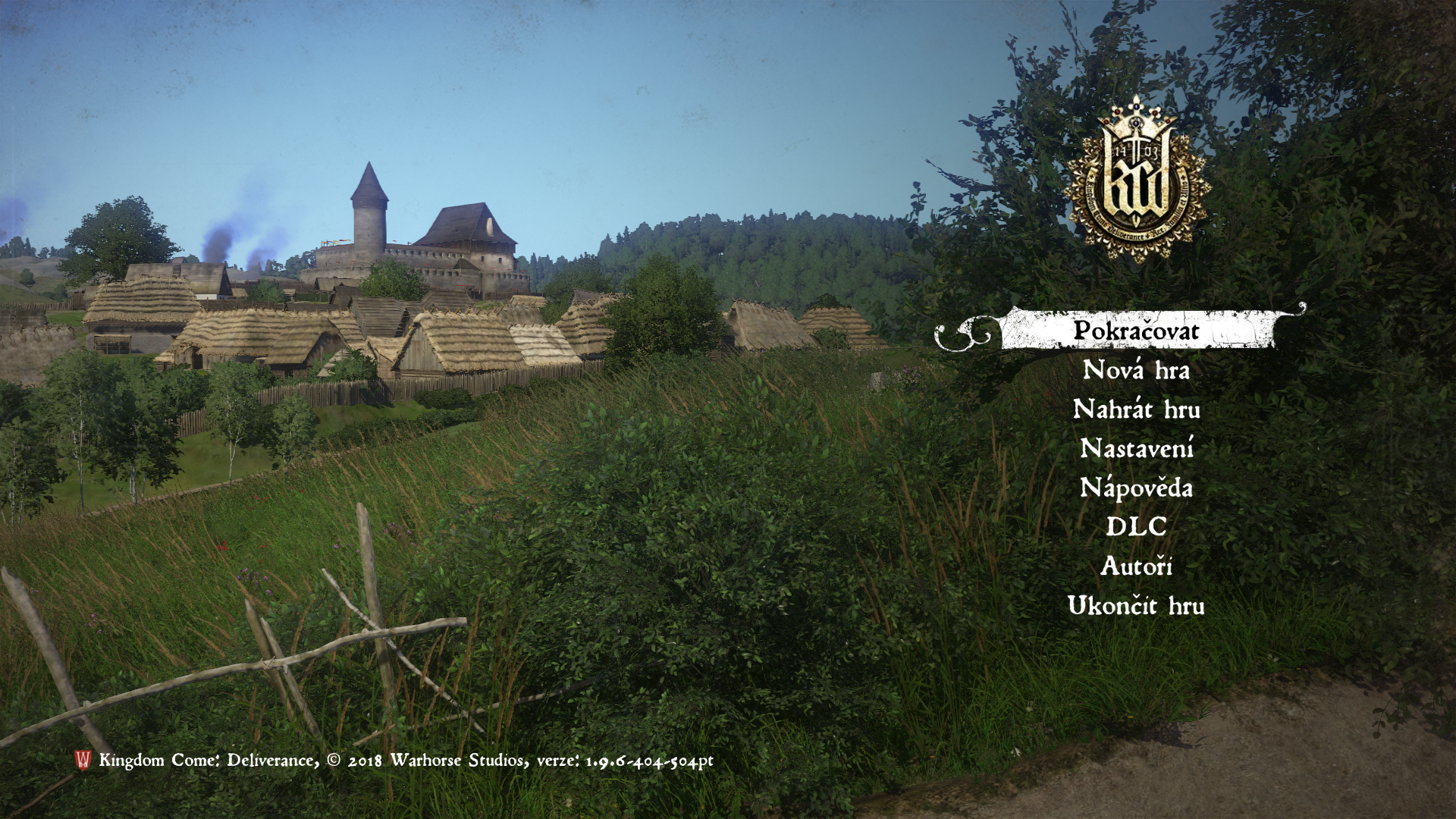Choose Ukončit hru to quit

(x=1136, y=606)
